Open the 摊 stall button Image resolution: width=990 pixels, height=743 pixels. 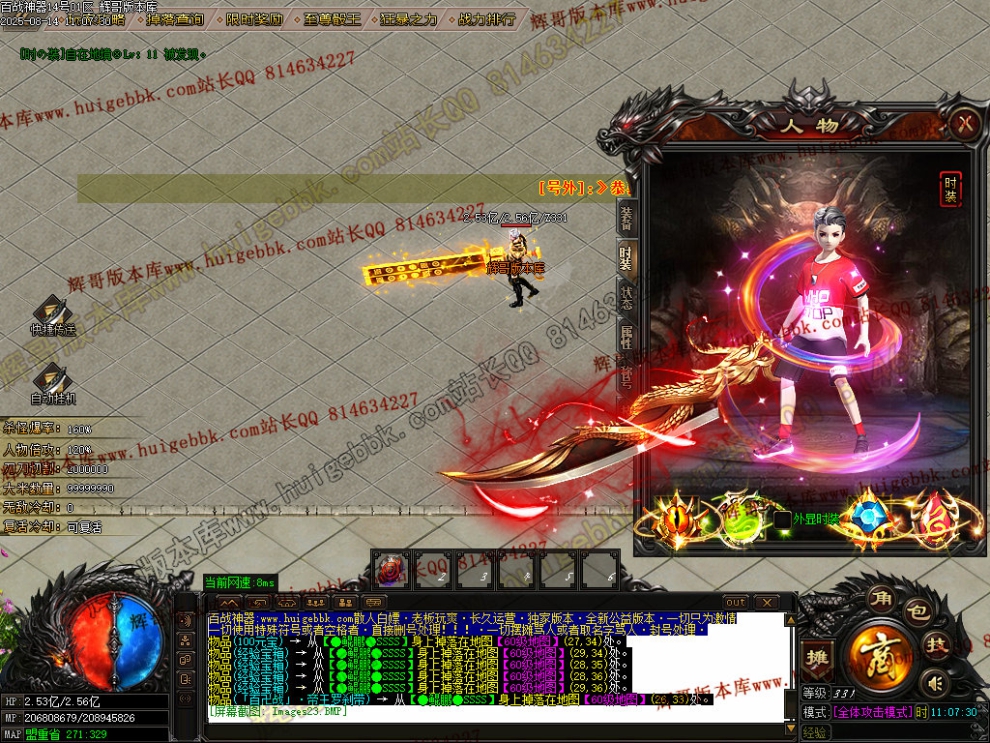click(815, 656)
